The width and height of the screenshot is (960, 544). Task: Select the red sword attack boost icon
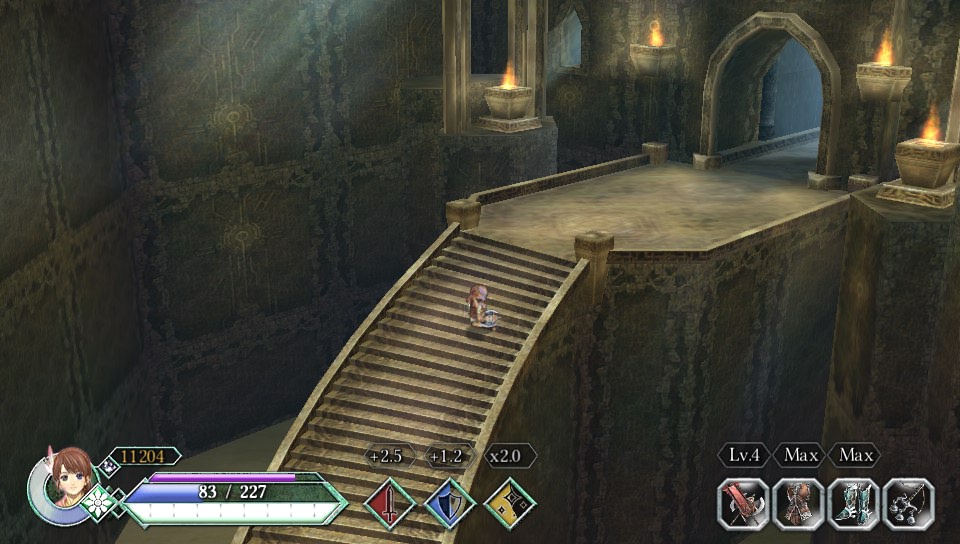click(x=390, y=502)
